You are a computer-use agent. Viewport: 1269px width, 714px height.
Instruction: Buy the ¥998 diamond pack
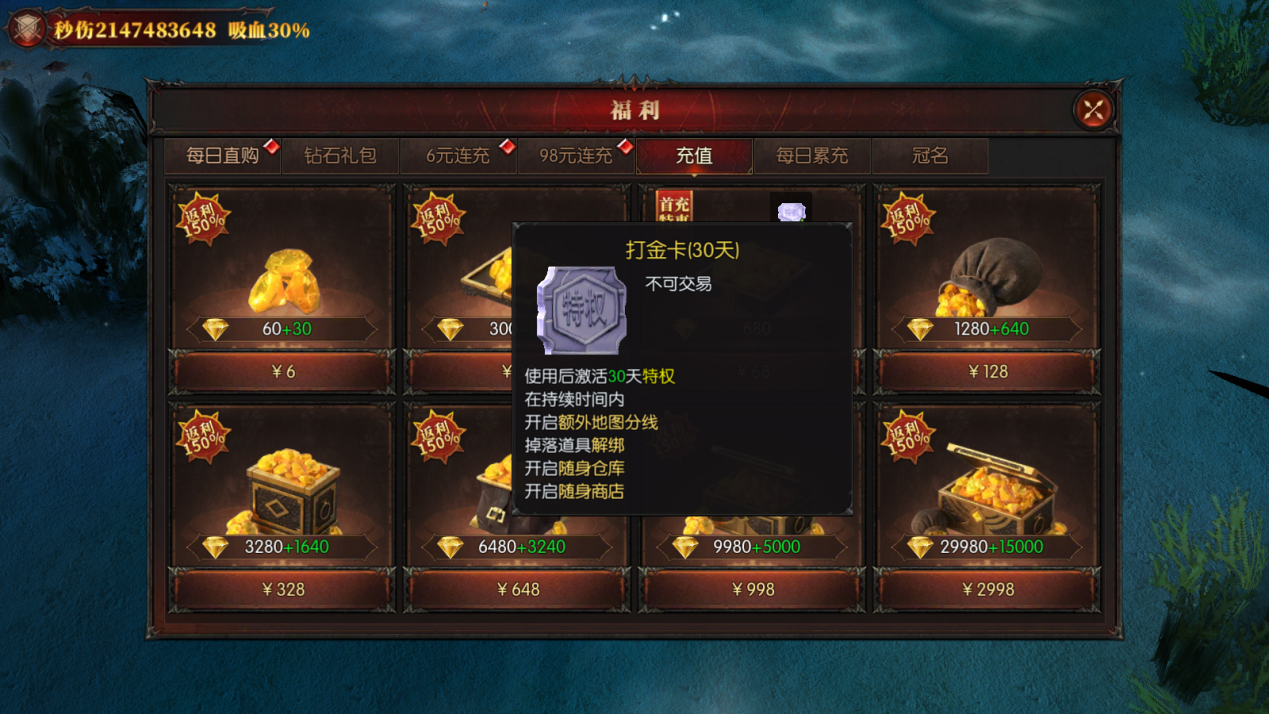click(753, 590)
